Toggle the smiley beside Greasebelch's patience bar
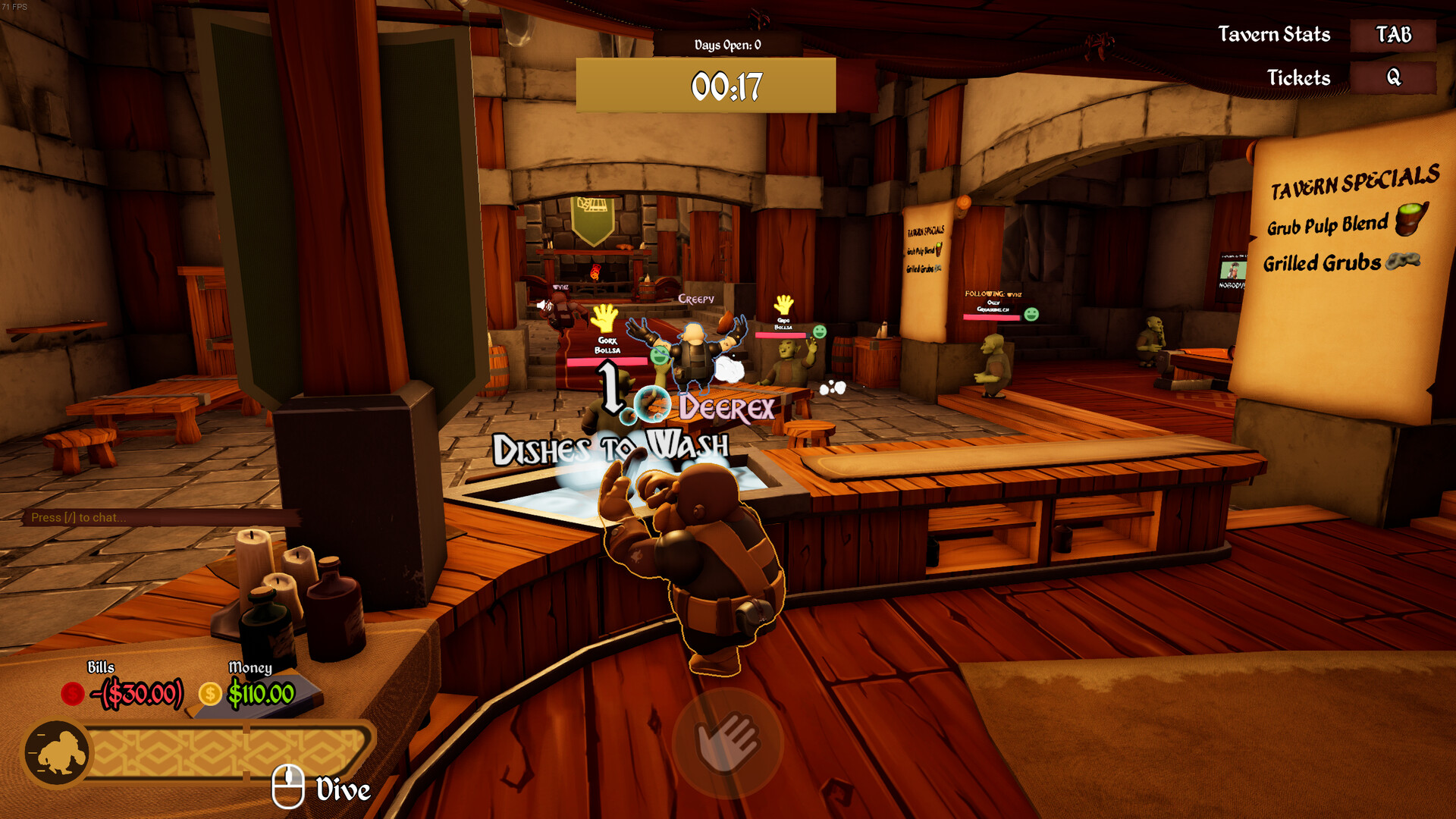This screenshot has height=819, width=1456. [x=1031, y=315]
